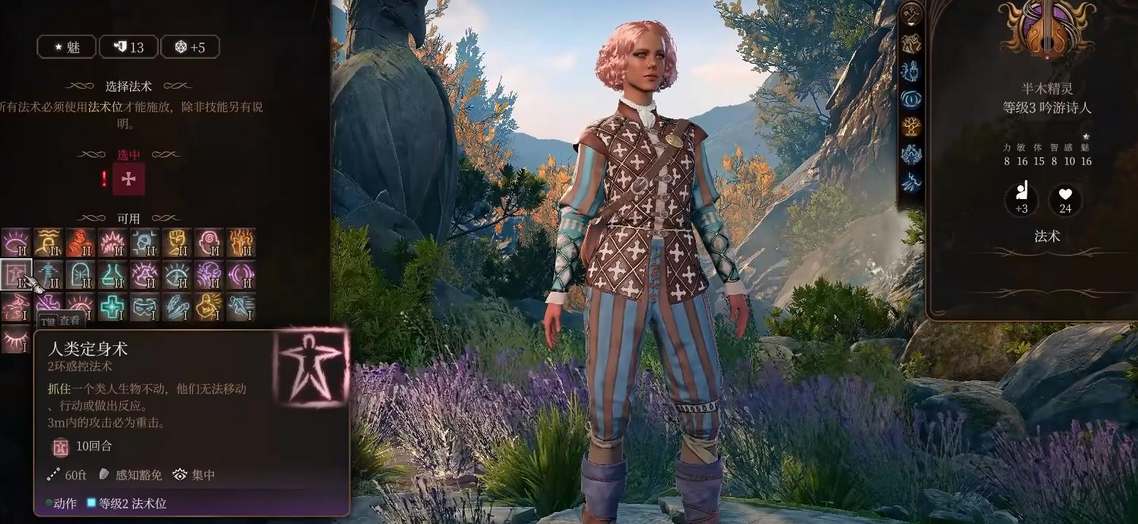This screenshot has height=524, width=1138.
Task: Choose the orange glowing figure level I spell
Action: [x=208, y=306]
